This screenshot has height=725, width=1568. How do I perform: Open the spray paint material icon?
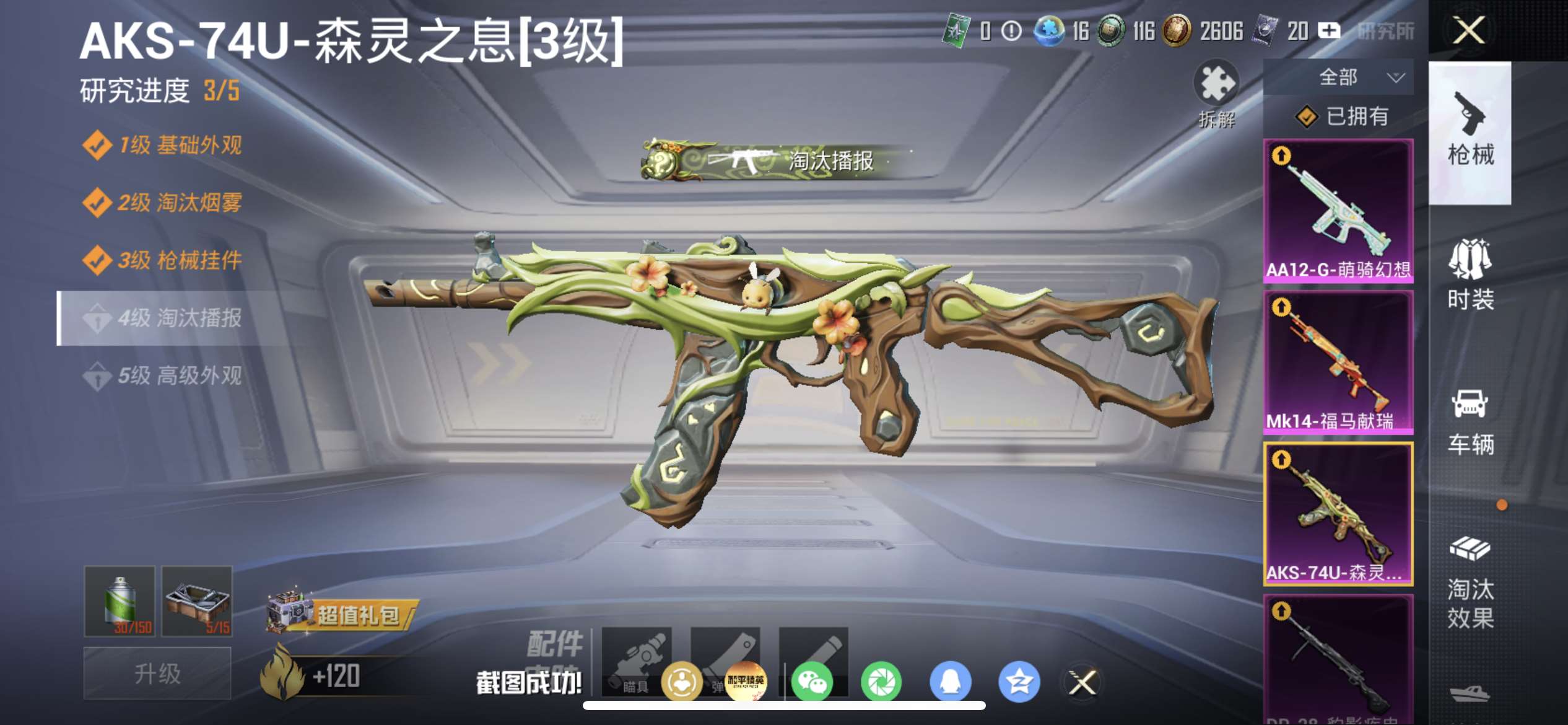click(120, 601)
